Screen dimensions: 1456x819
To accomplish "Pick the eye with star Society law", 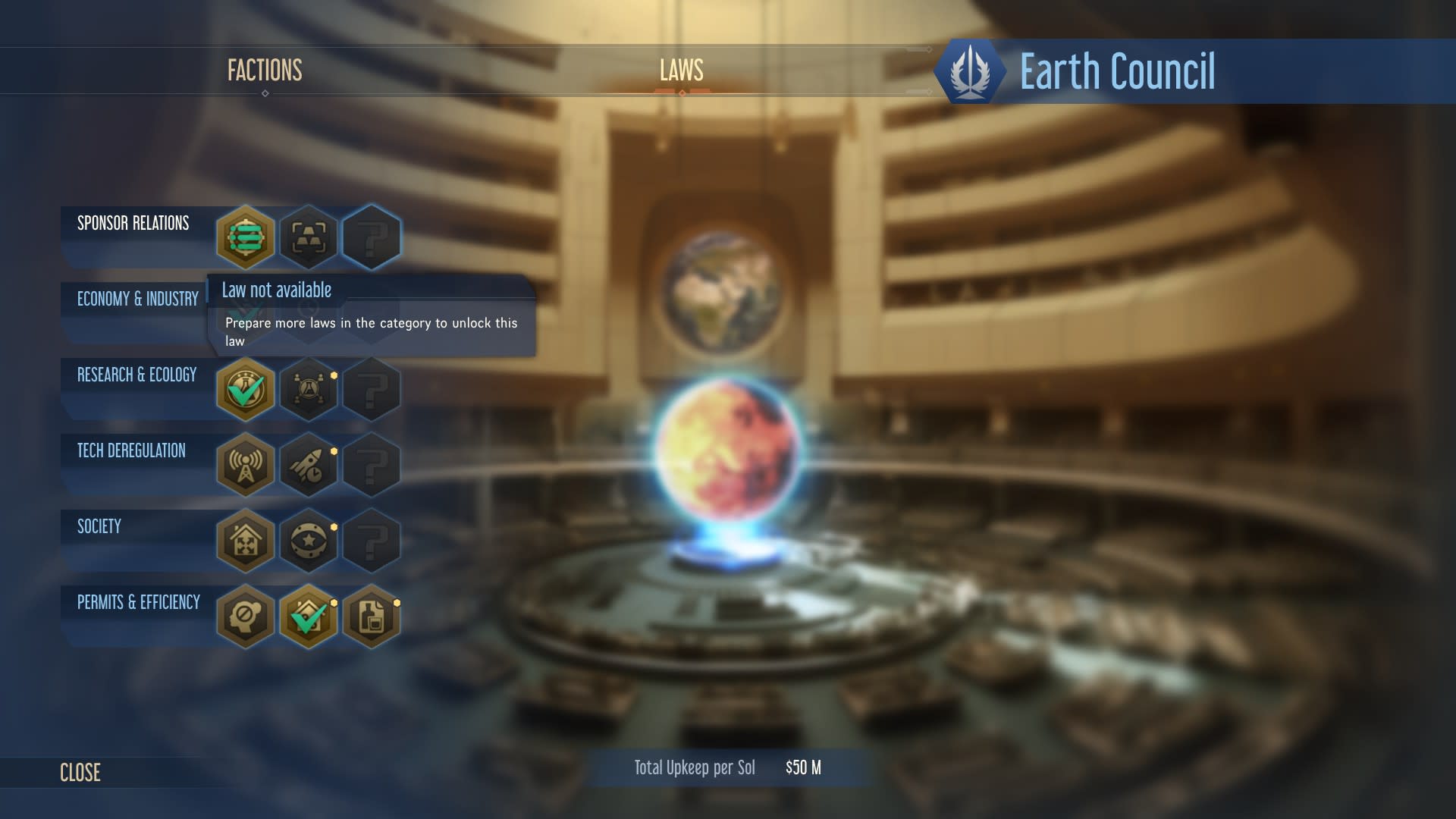I will pos(309,541).
